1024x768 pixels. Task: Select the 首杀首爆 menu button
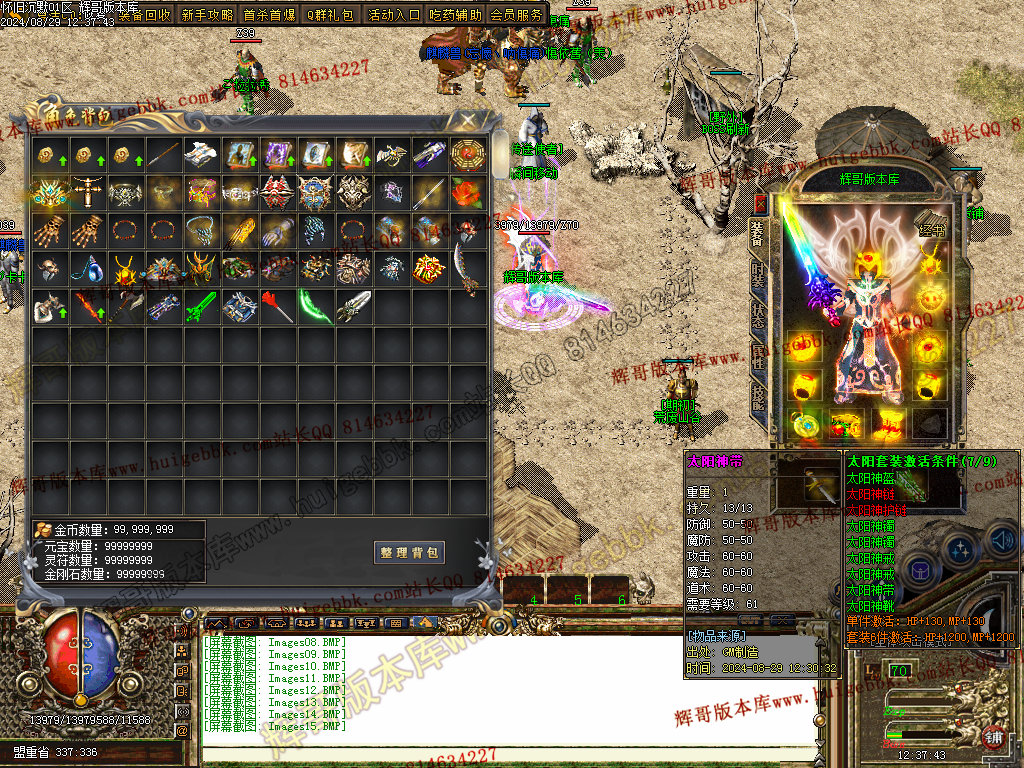coord(269,15)
